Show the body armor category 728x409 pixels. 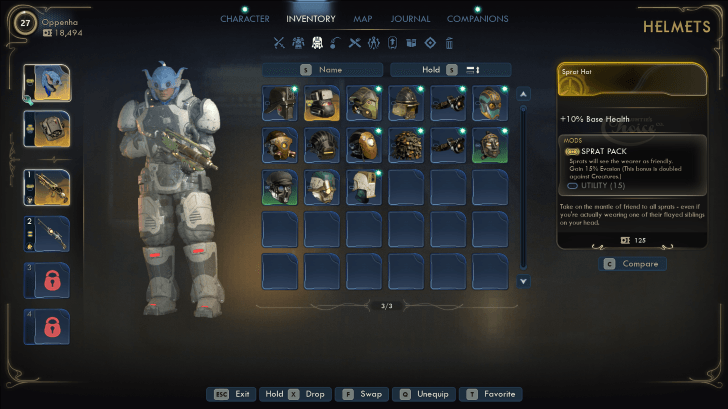pyautogui.click(x=298, y=43)
